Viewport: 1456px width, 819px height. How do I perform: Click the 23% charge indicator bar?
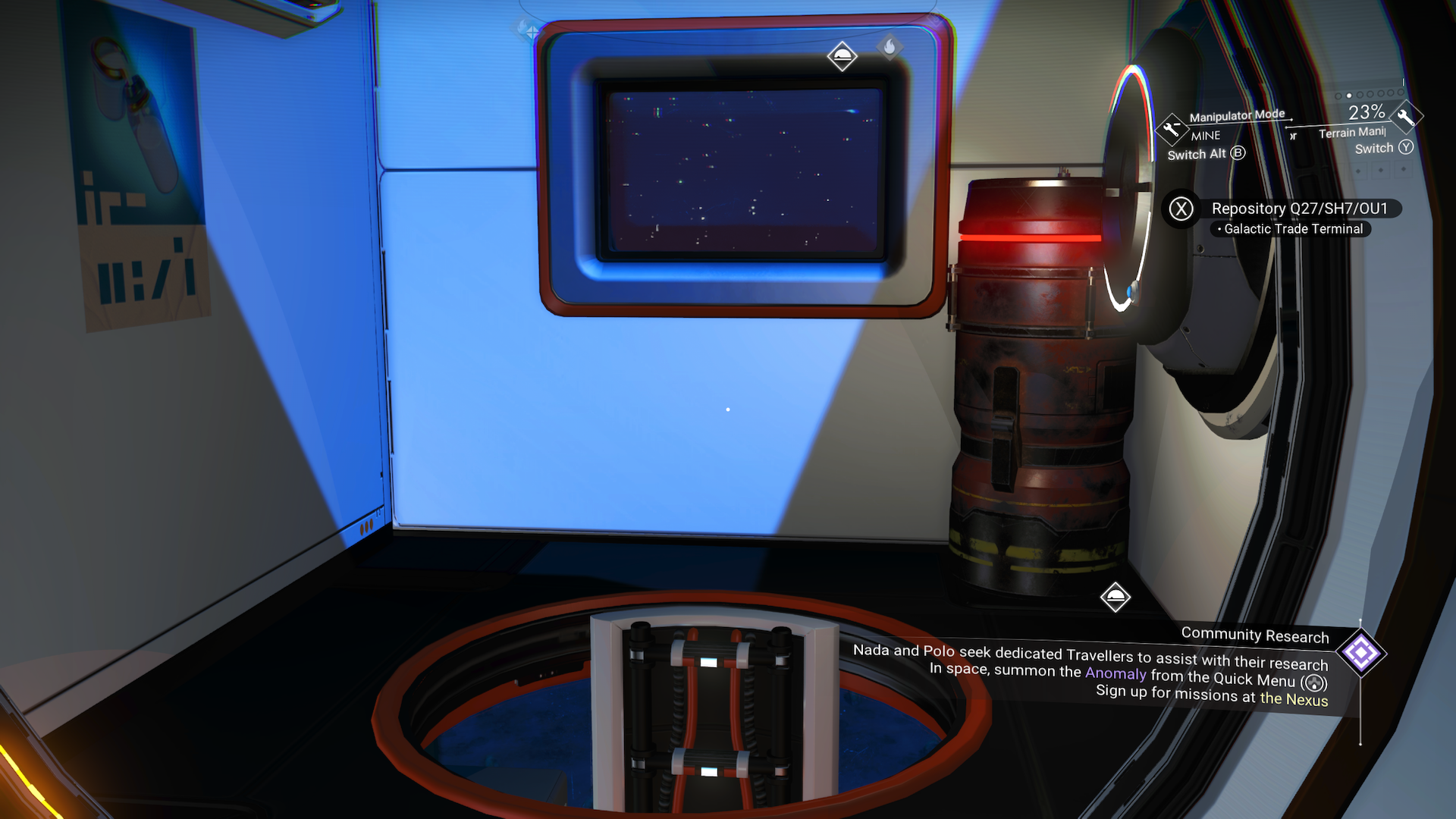[1365, 114]
